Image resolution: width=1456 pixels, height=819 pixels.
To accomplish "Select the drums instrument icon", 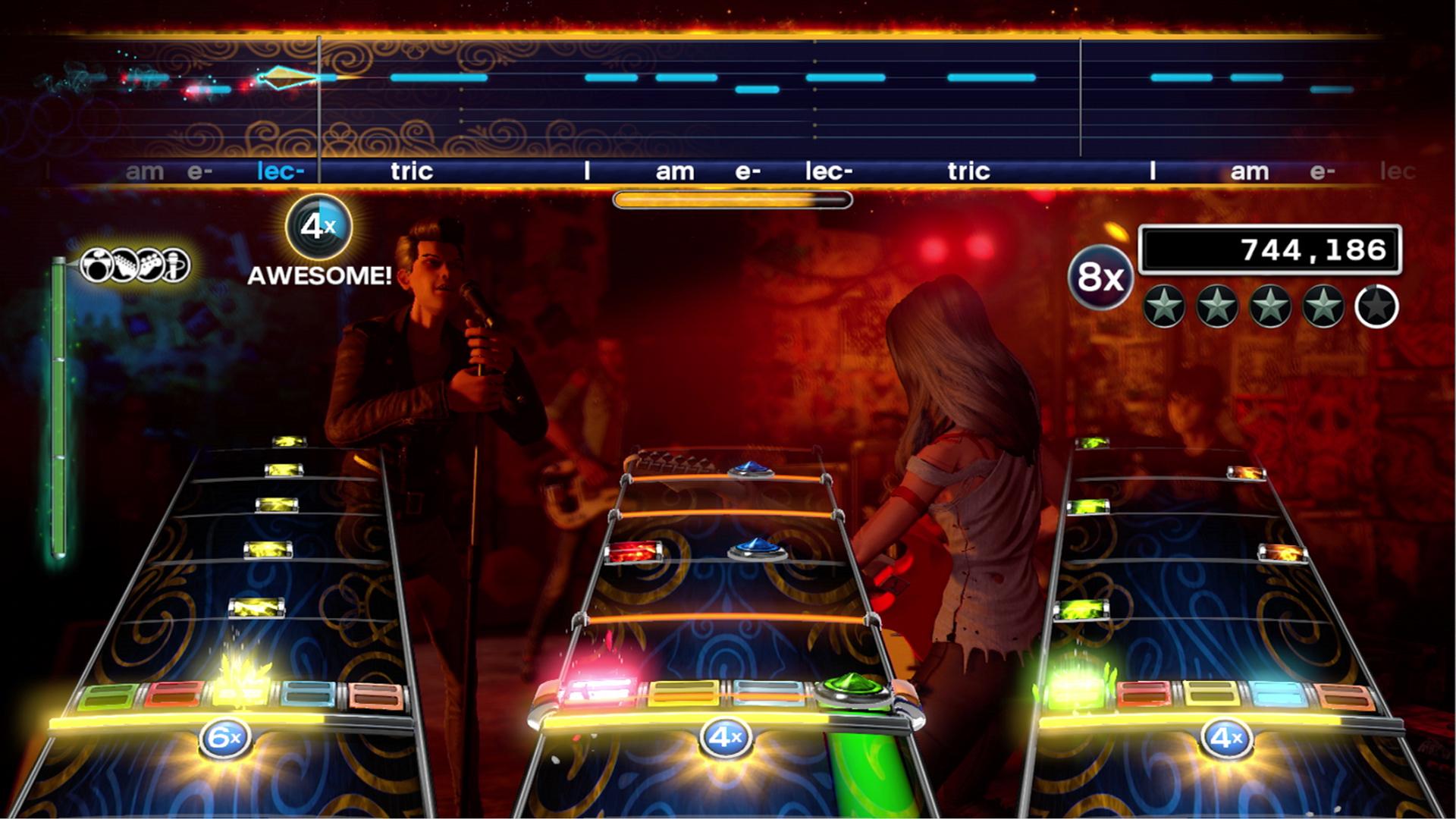I will point(97,265).
